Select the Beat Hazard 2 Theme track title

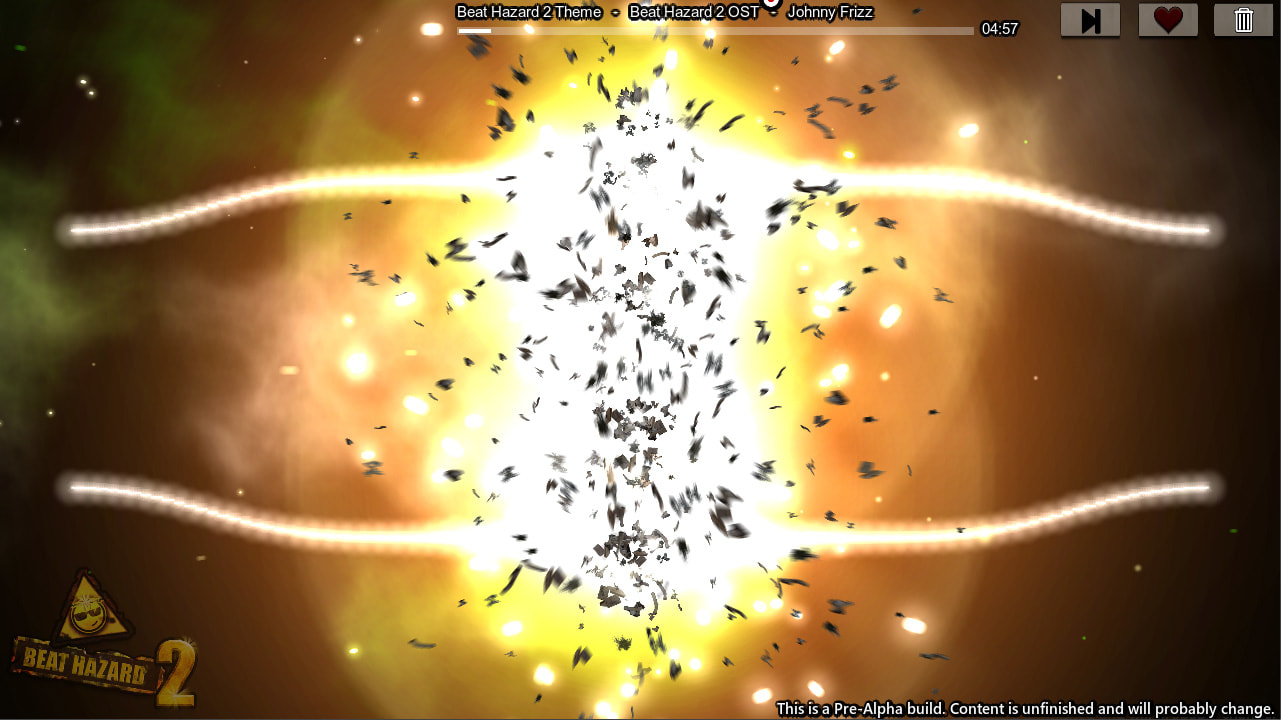(x=529, y=12)
